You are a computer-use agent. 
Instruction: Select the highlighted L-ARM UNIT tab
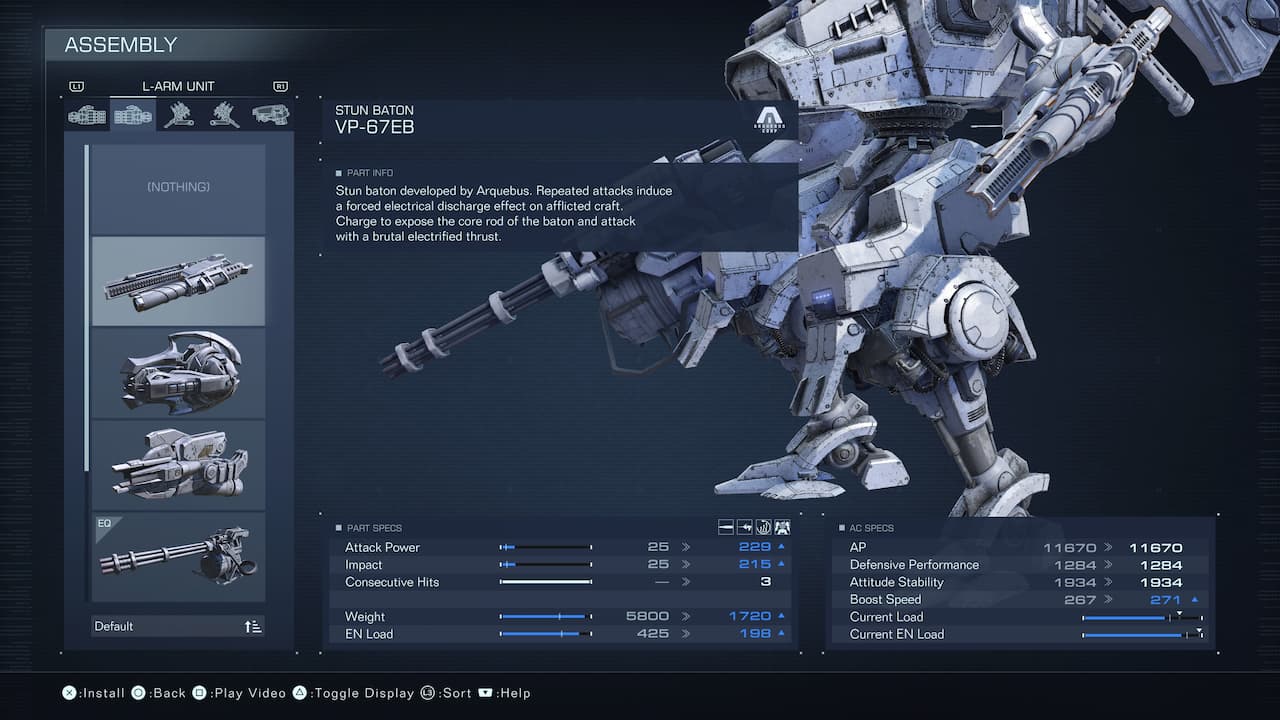[132, 116]
